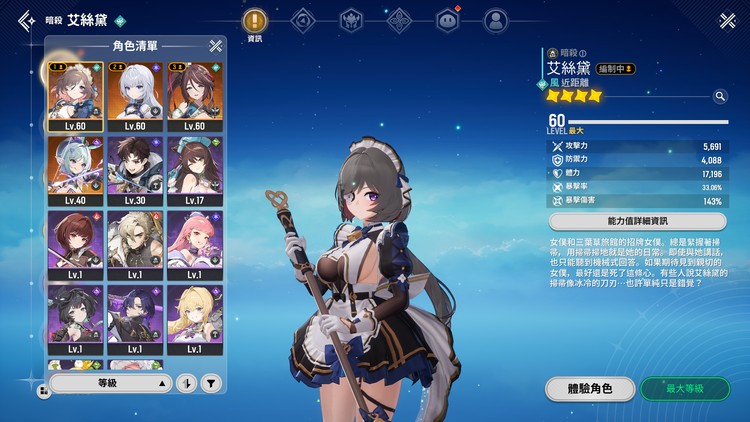Switch to the 資訊 info tab
750x422 pixels.
pos(254,20)
